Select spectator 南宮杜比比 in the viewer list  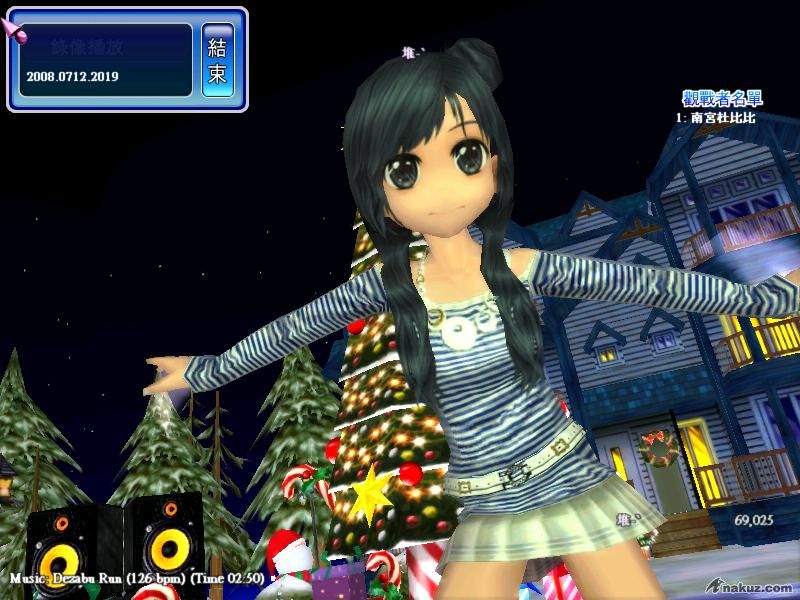[x=722, y=118]
